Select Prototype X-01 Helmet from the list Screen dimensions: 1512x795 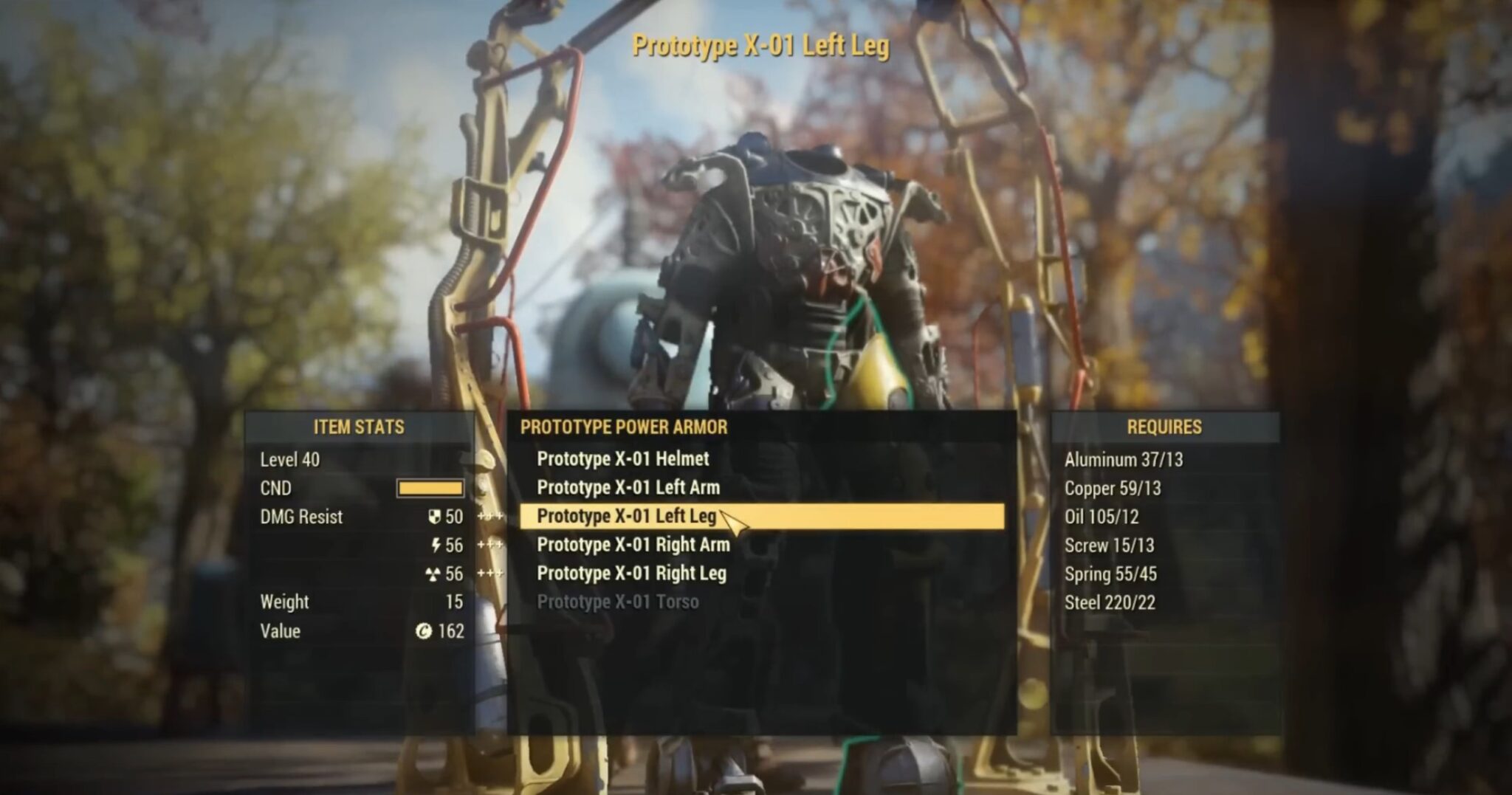623,459
